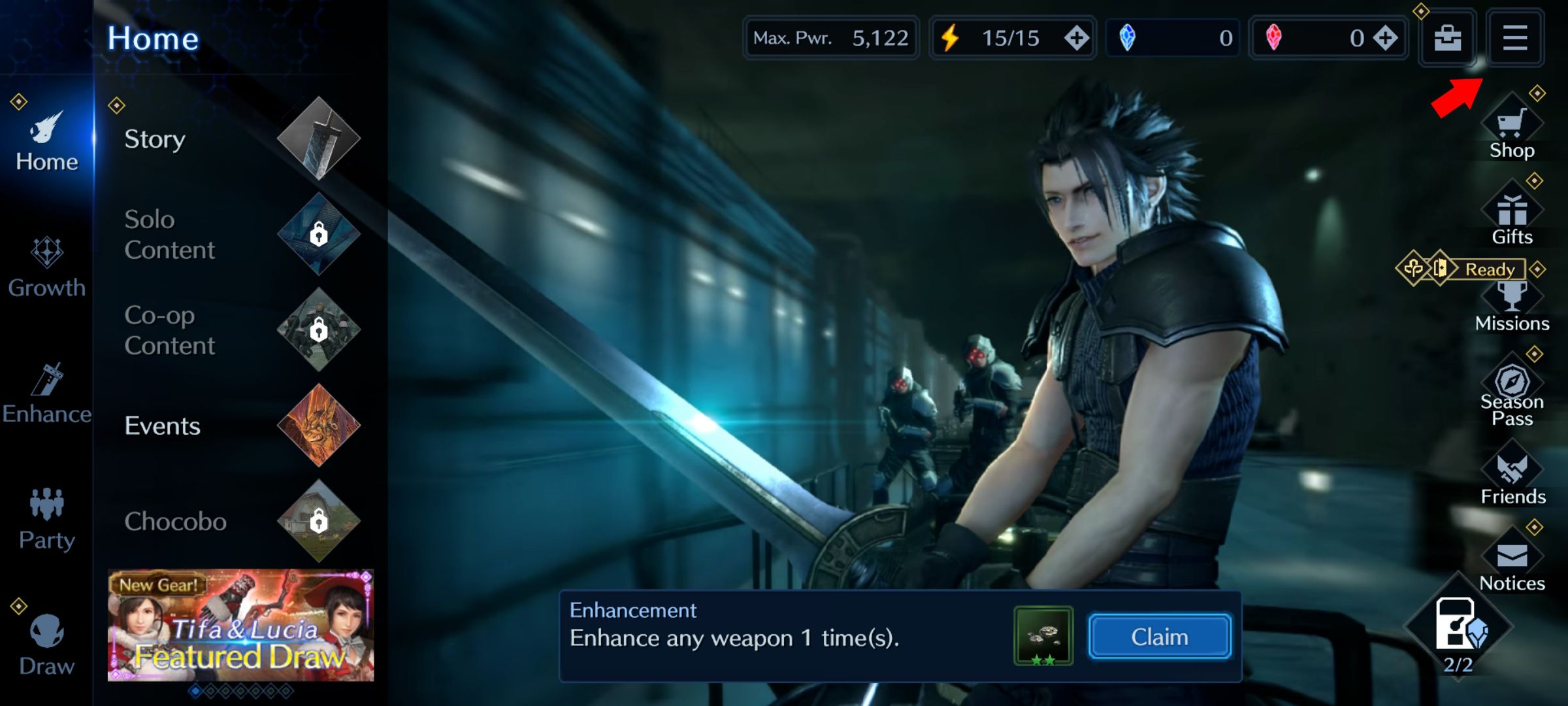The width and height of the screenshot is (1568, 706).
Task: Tap the stamina refill plus icon
Action: (x=1076, y=38)
